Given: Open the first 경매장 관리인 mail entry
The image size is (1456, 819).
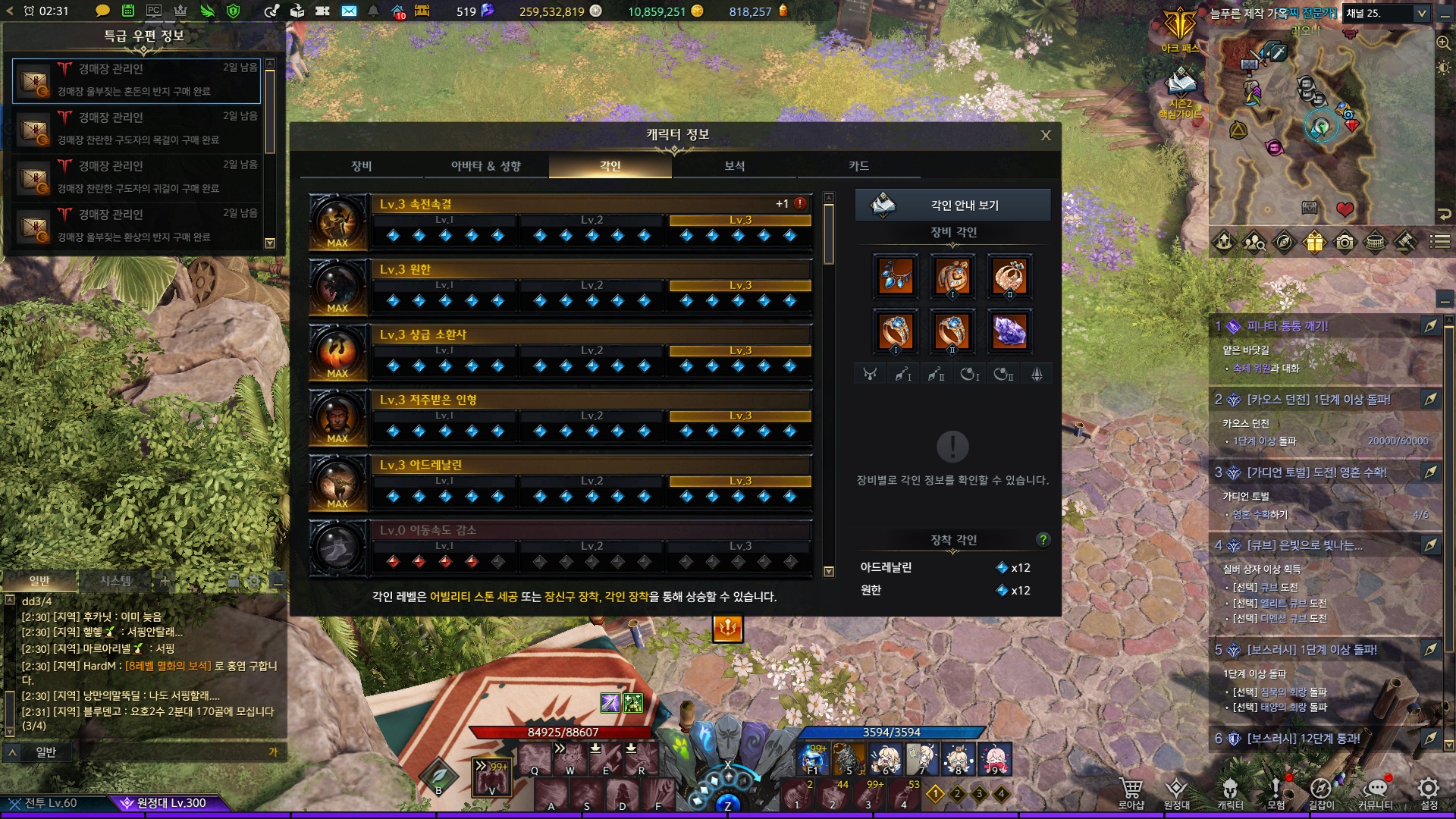Looking at the screenshot, I should click(136, 80).
